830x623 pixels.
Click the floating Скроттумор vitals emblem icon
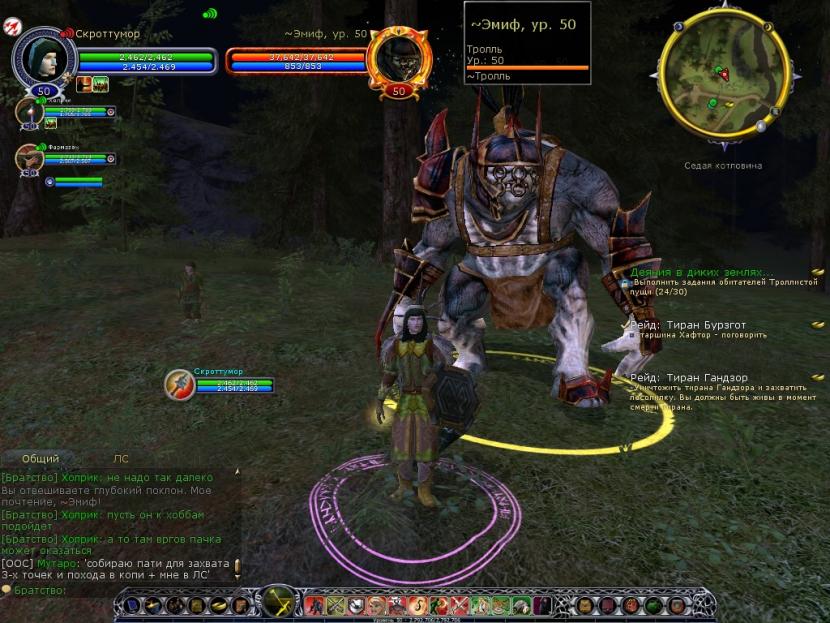coord(180,384)
